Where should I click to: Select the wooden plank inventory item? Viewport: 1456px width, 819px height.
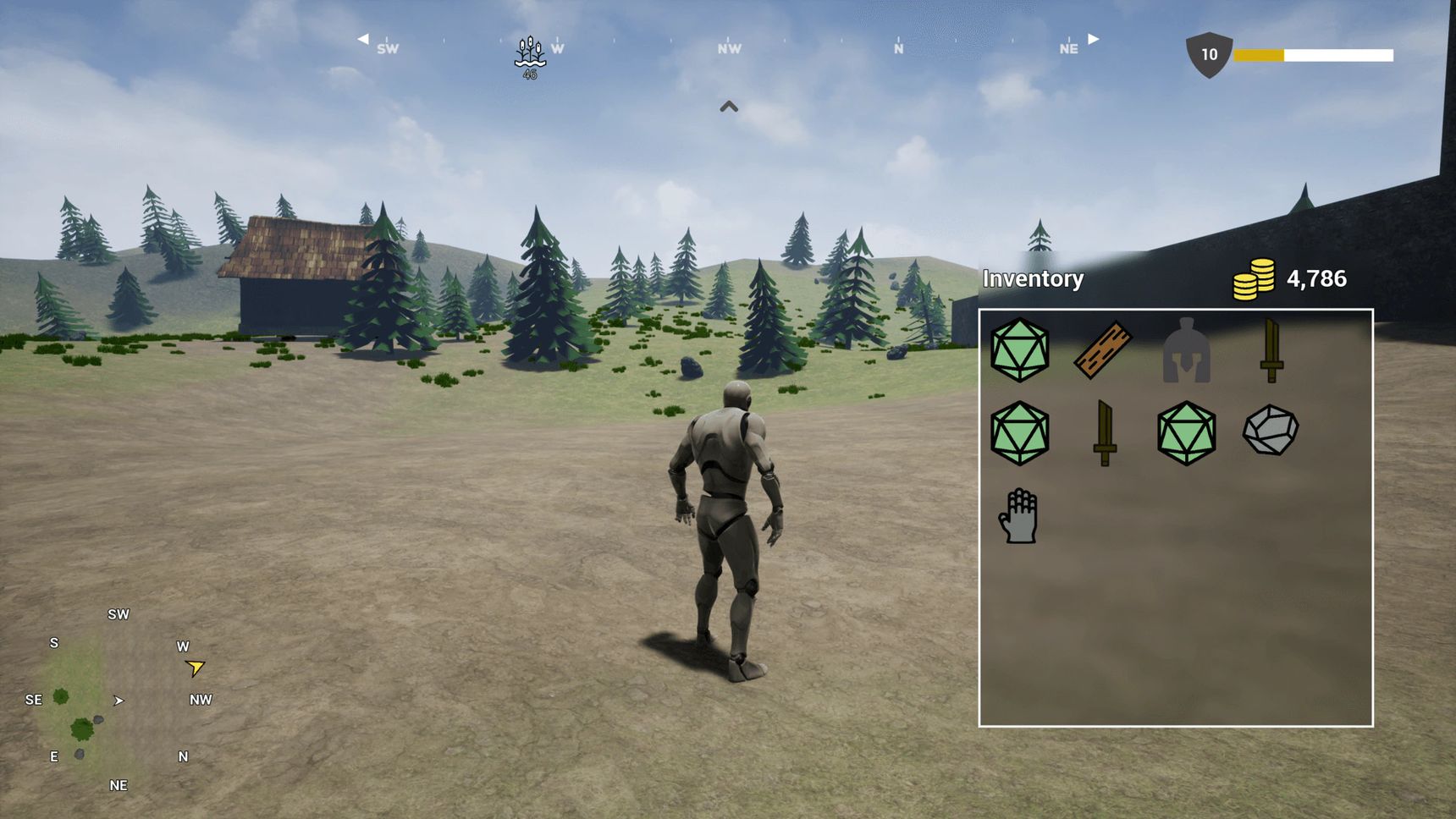click(1103, 349)
